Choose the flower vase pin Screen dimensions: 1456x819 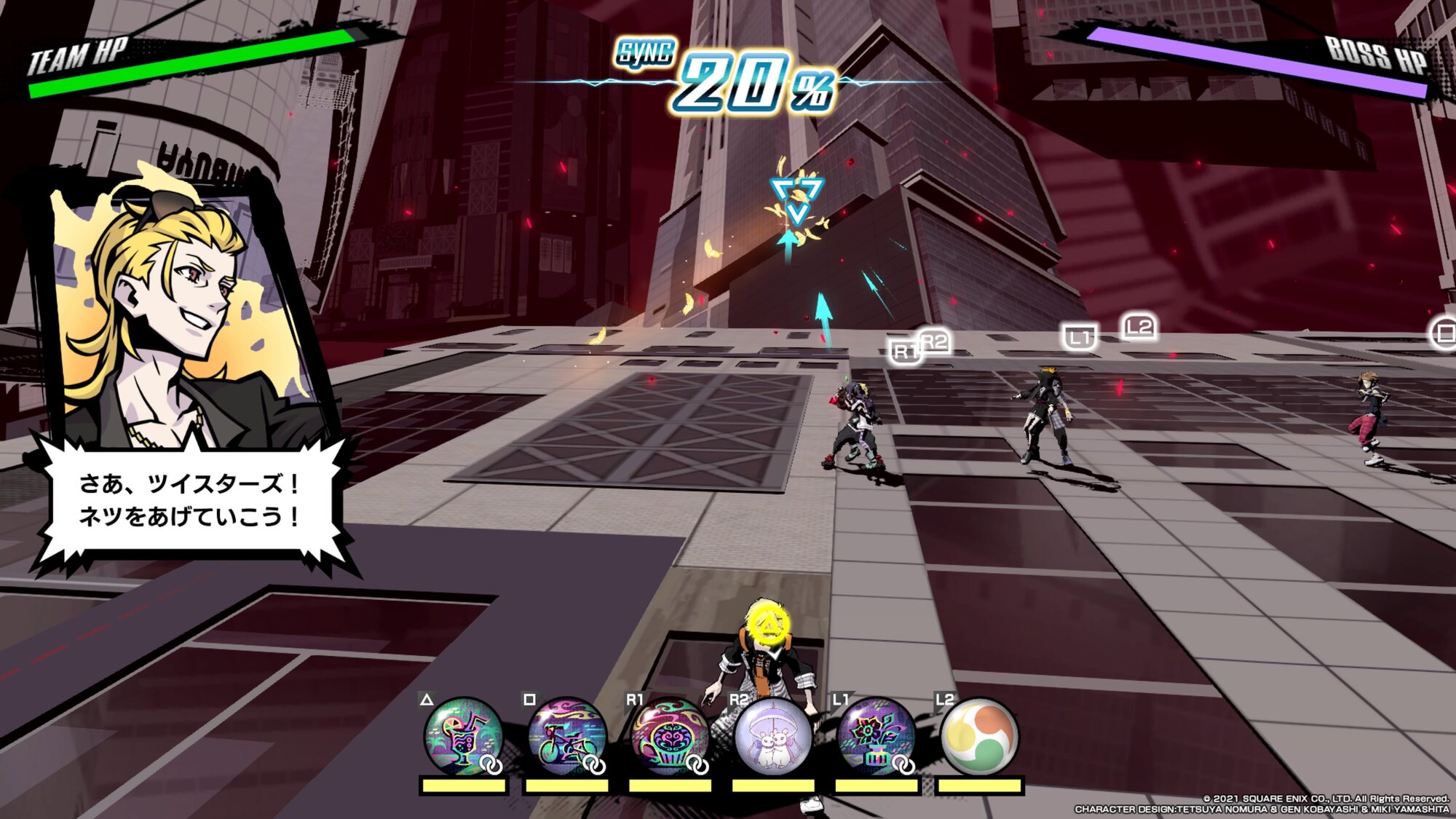click(876, 736)
